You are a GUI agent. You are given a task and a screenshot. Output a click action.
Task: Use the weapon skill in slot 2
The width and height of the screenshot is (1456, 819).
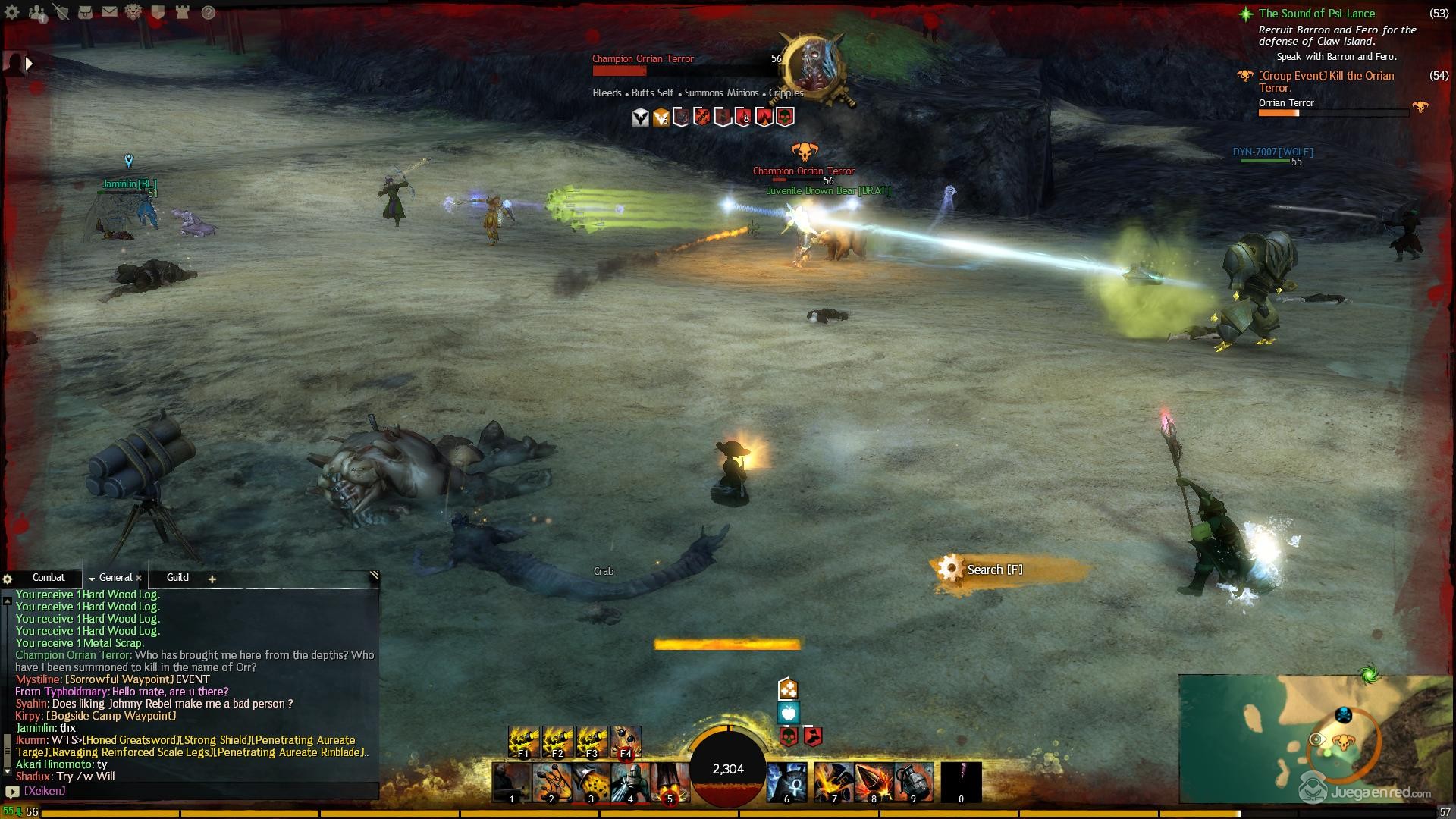[551, 783]
